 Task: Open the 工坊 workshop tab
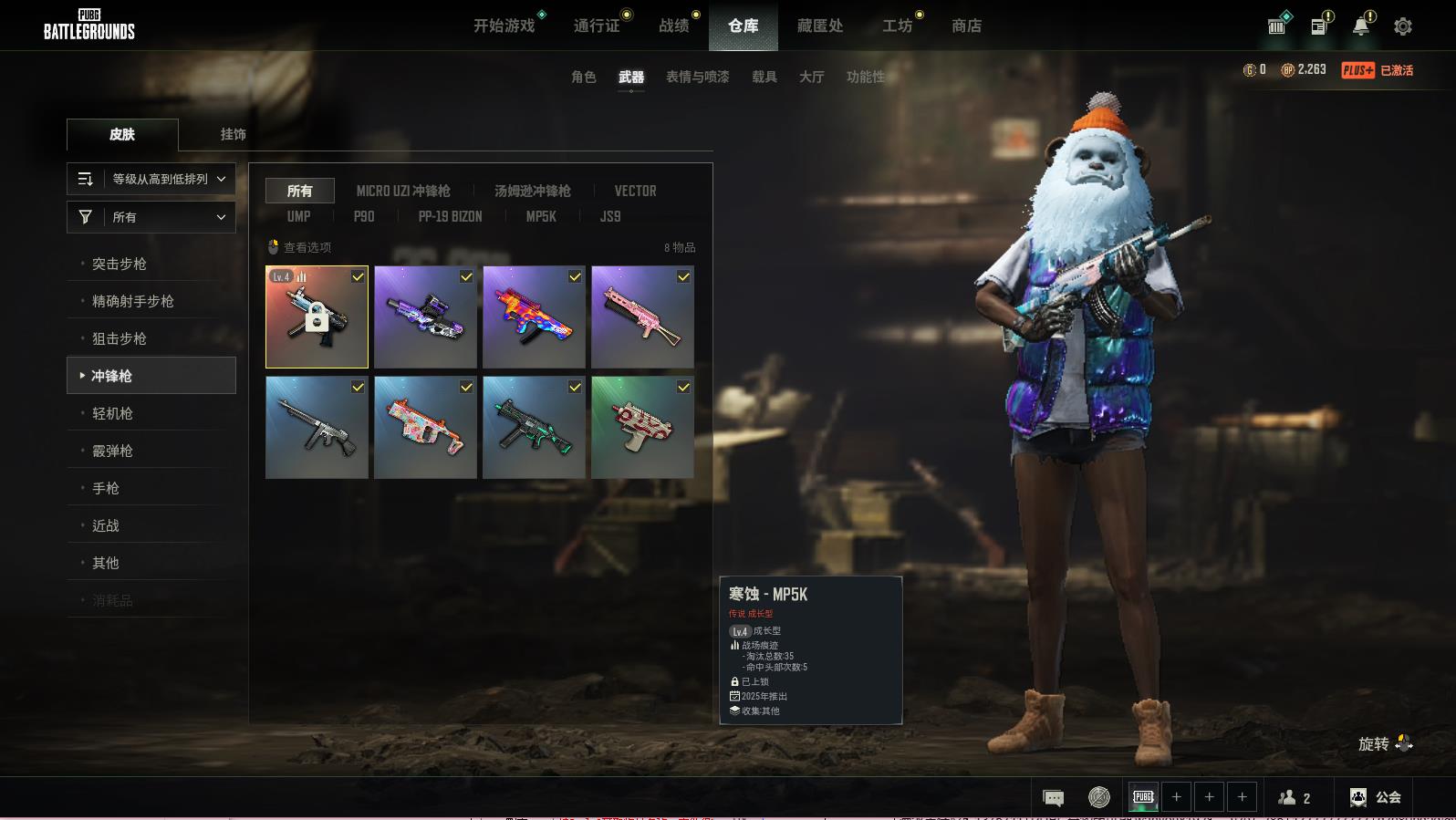point(897,26)
